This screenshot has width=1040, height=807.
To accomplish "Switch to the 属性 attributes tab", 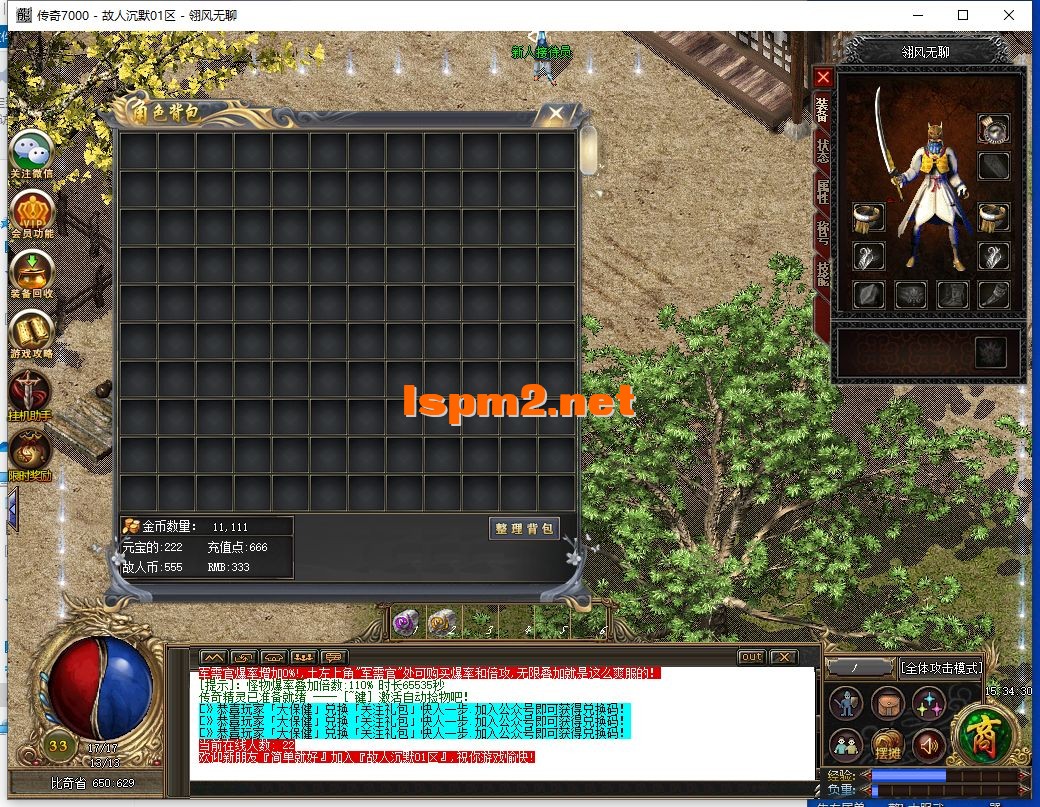I will coord(823,192).
